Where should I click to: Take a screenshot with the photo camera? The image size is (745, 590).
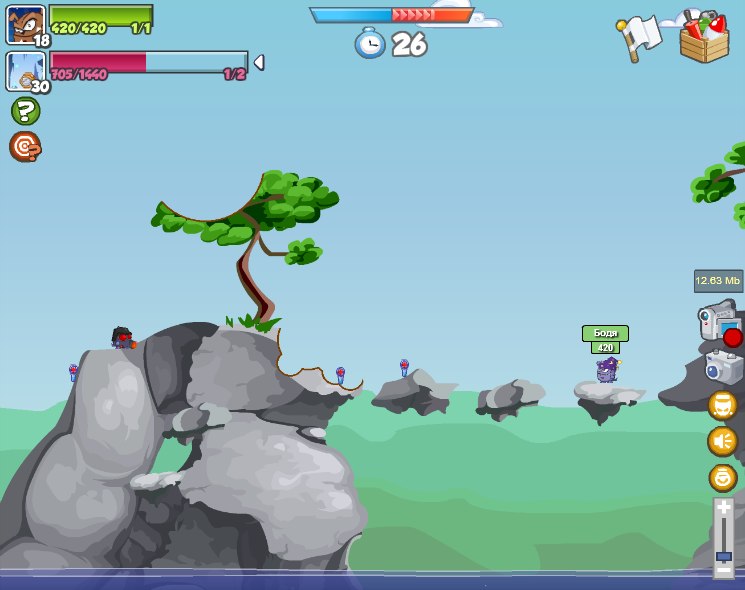point(723,367)
